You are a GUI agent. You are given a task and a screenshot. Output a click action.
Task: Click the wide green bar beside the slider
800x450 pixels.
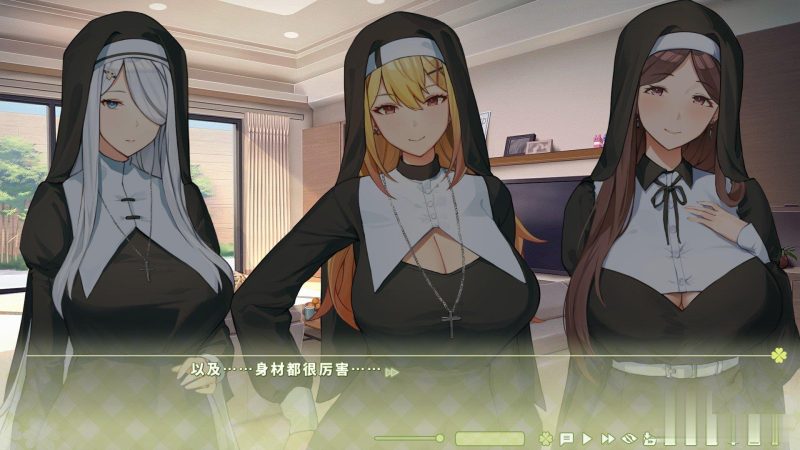pos(489,438)
